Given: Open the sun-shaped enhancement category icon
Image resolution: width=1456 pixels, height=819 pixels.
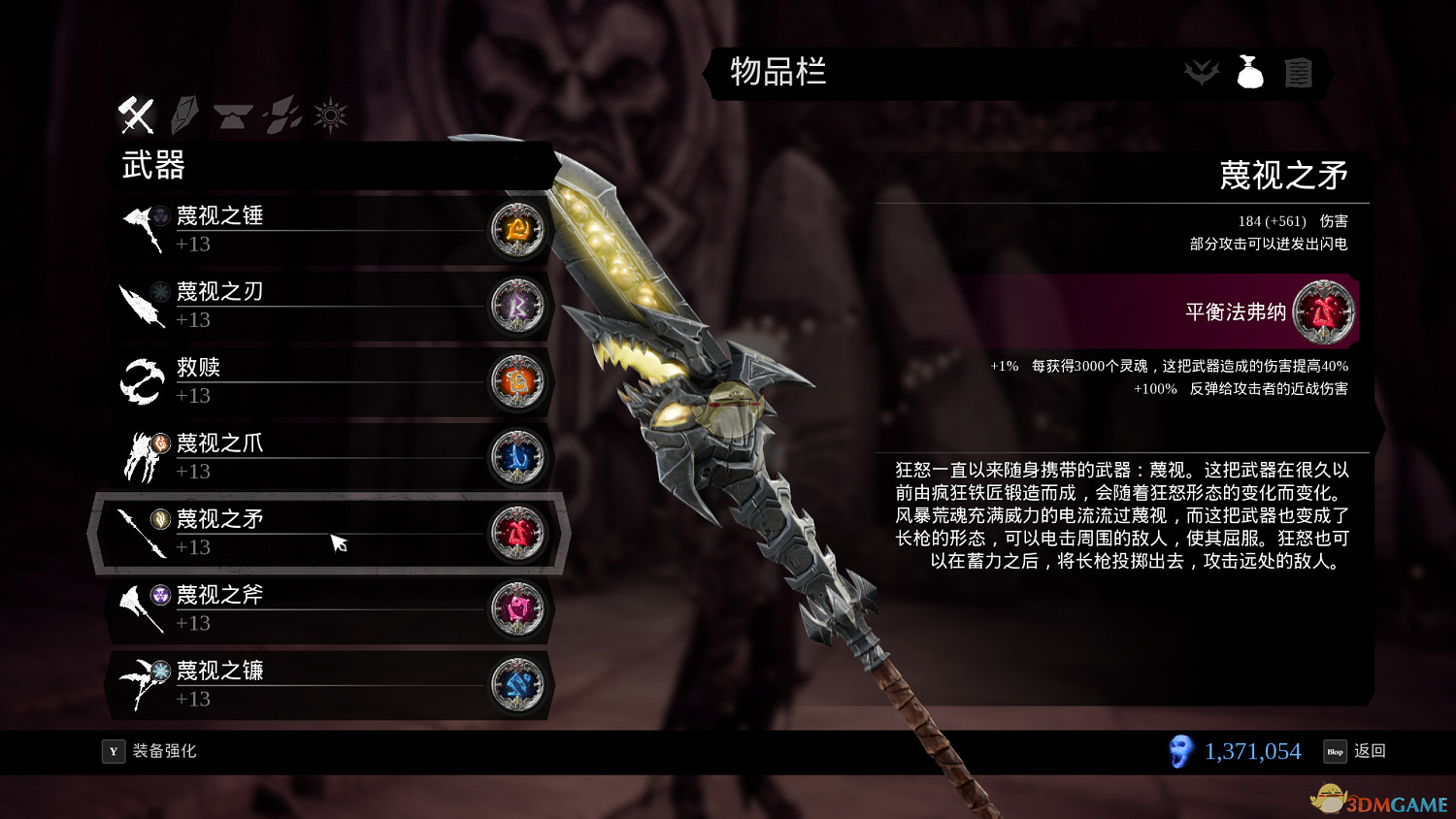Looking at the screenshot, I should tap(330, 115).
